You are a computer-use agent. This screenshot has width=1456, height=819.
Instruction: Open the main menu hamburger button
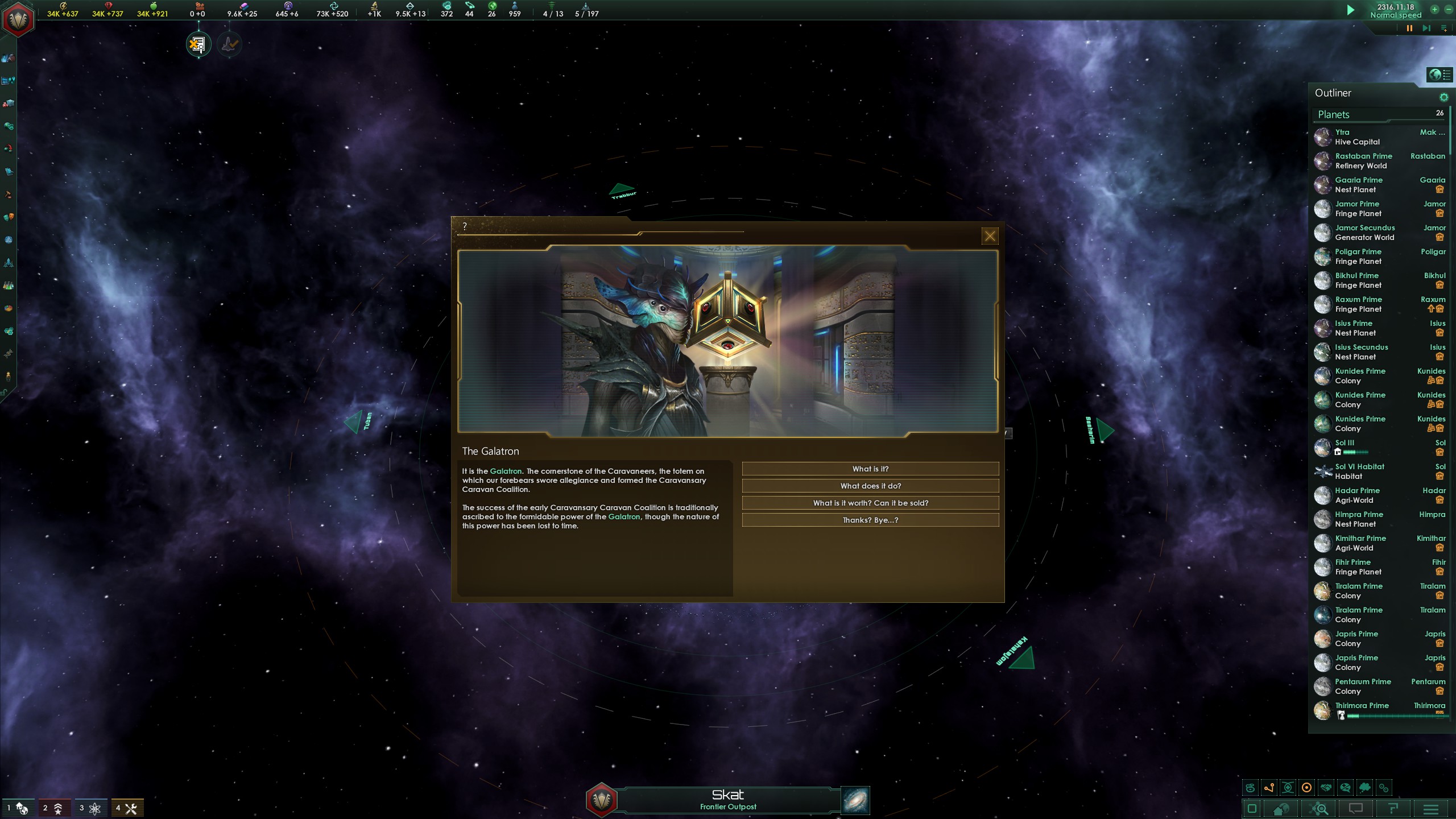[x=1431, y=809]
